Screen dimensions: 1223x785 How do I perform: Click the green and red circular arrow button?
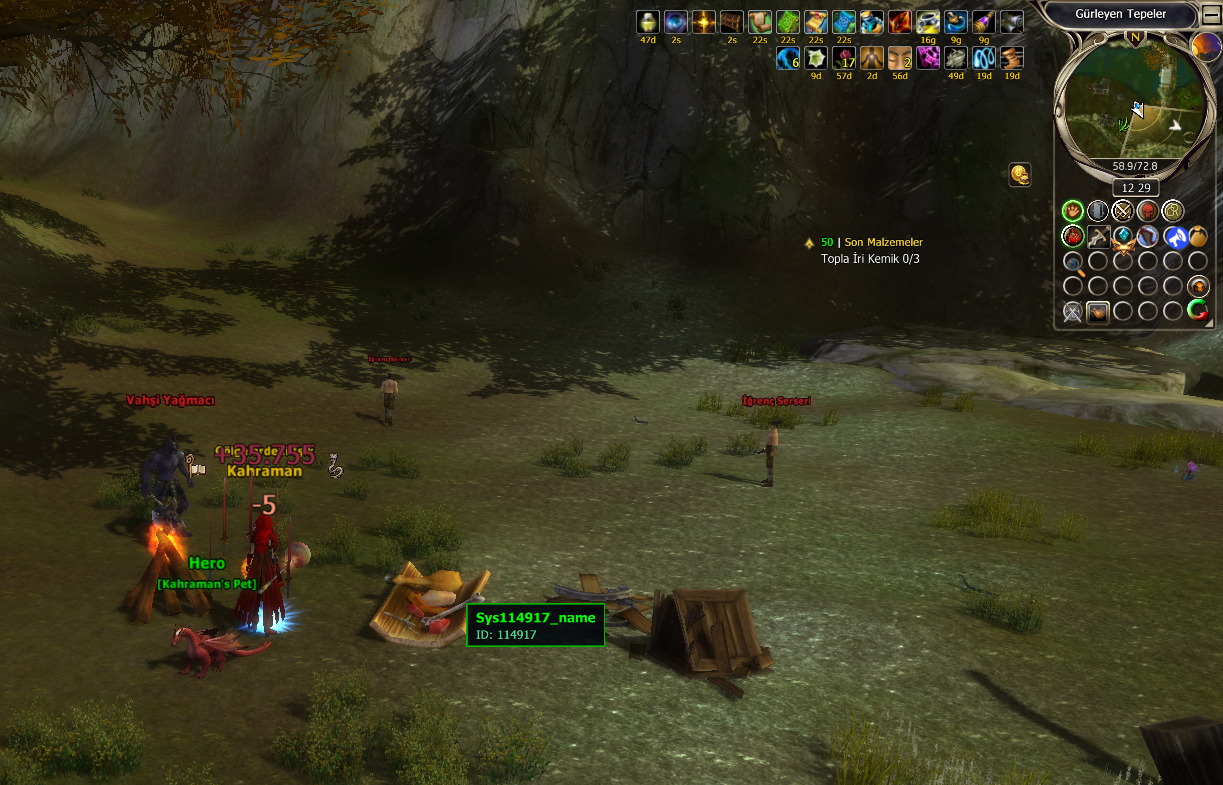click(x=1198, y=311)
